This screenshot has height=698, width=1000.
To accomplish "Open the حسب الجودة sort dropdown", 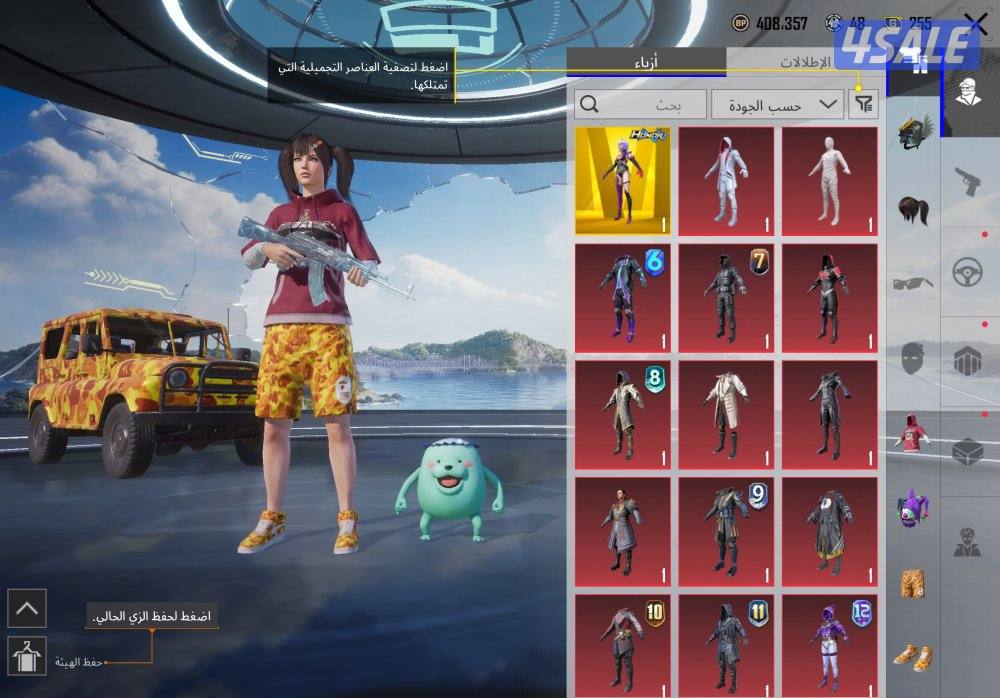I will click(777, 104).
